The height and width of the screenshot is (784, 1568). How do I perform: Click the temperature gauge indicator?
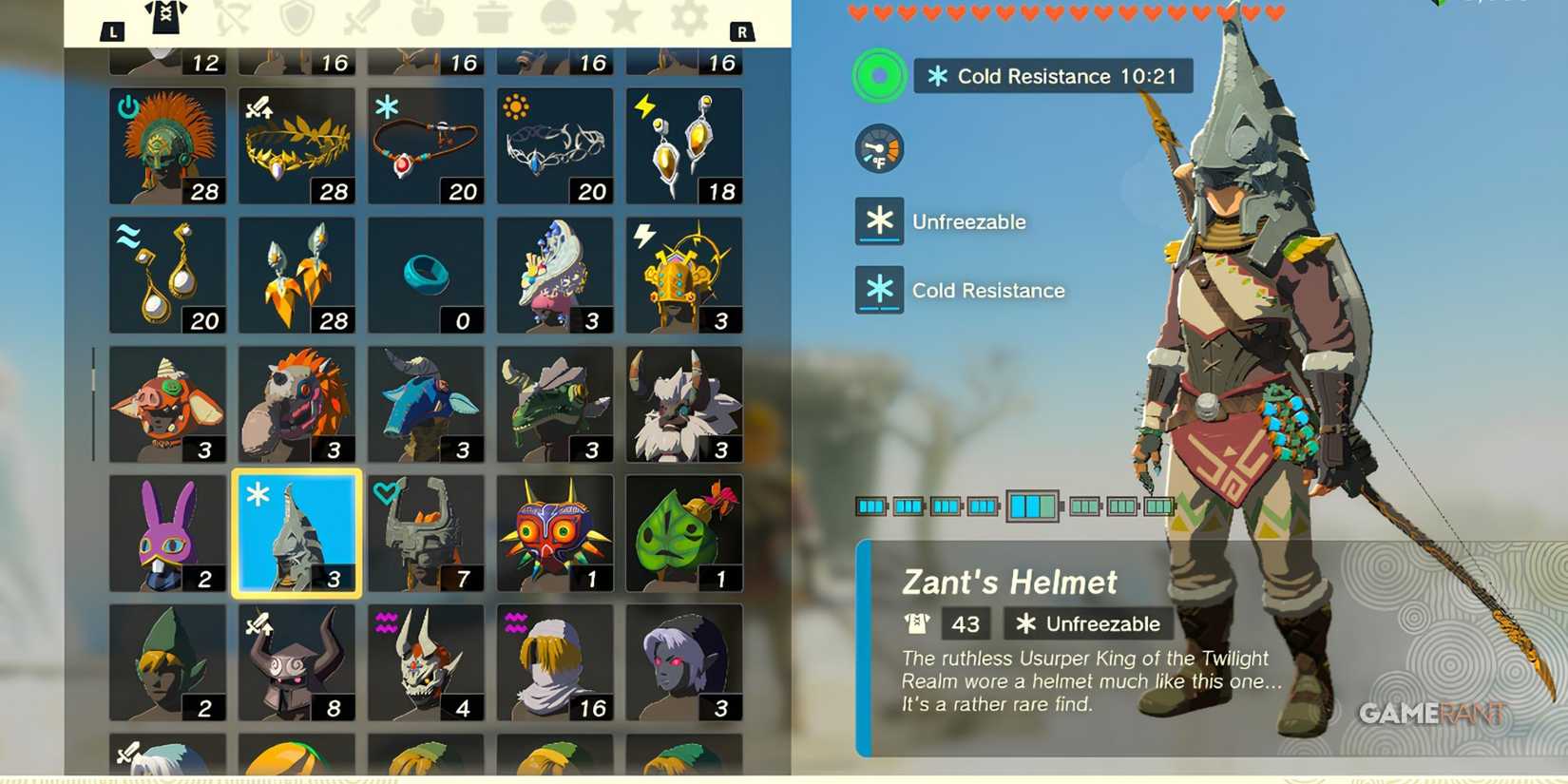[x=878, y=148]
